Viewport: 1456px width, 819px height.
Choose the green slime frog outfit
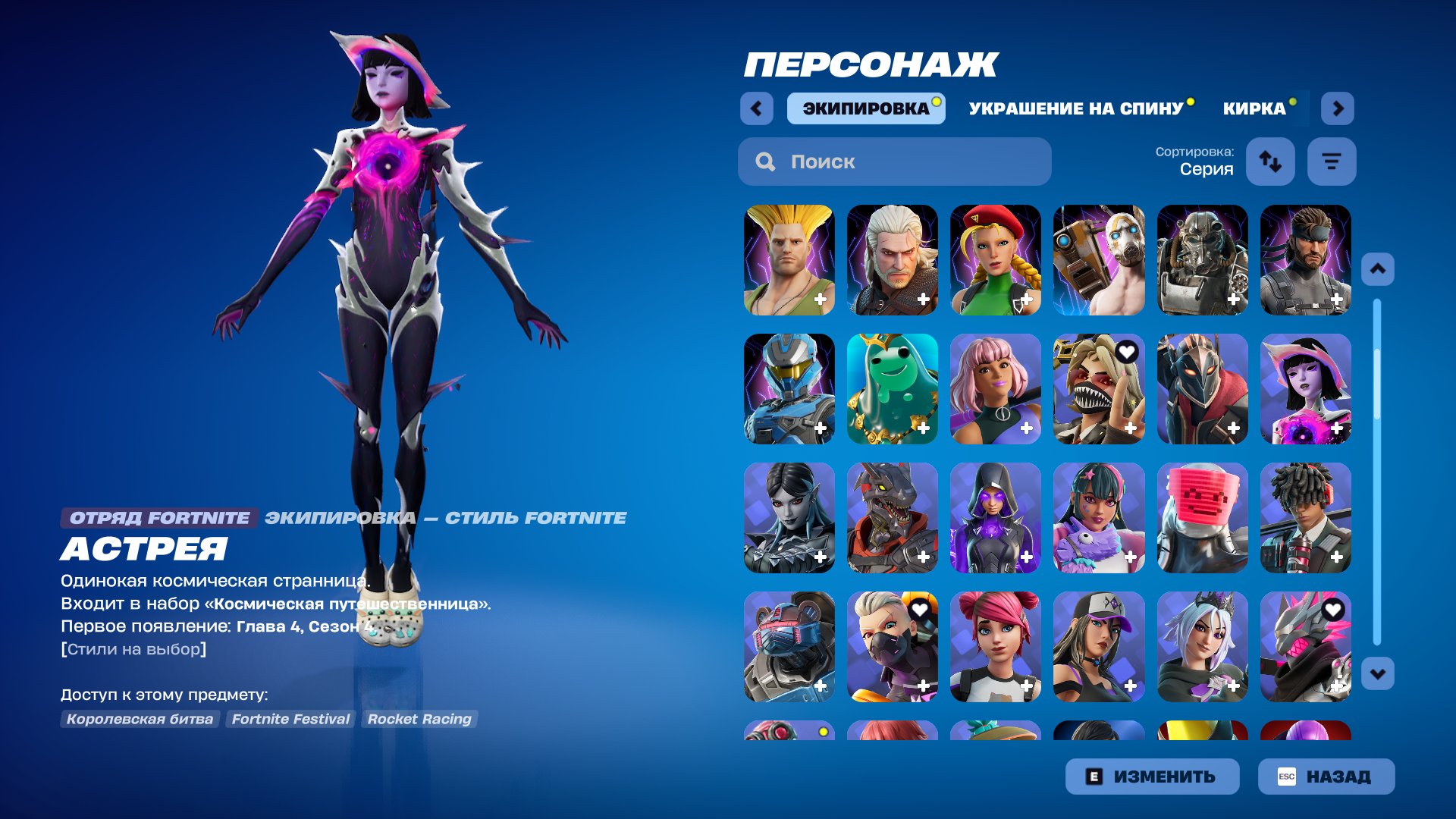pos(892,389)
